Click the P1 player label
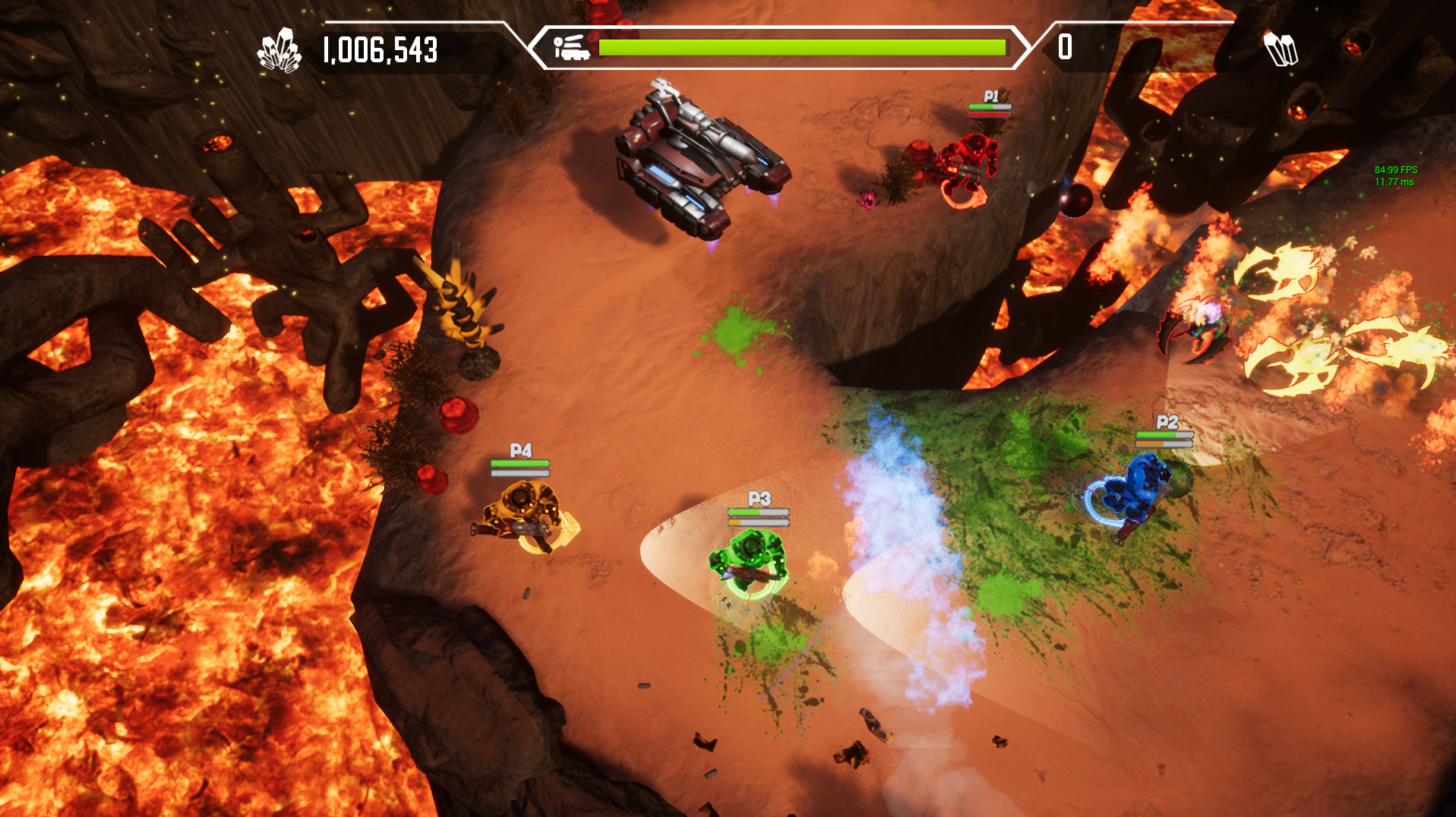1456x817 pixels. pyautogui.click(x=990, y=96)
